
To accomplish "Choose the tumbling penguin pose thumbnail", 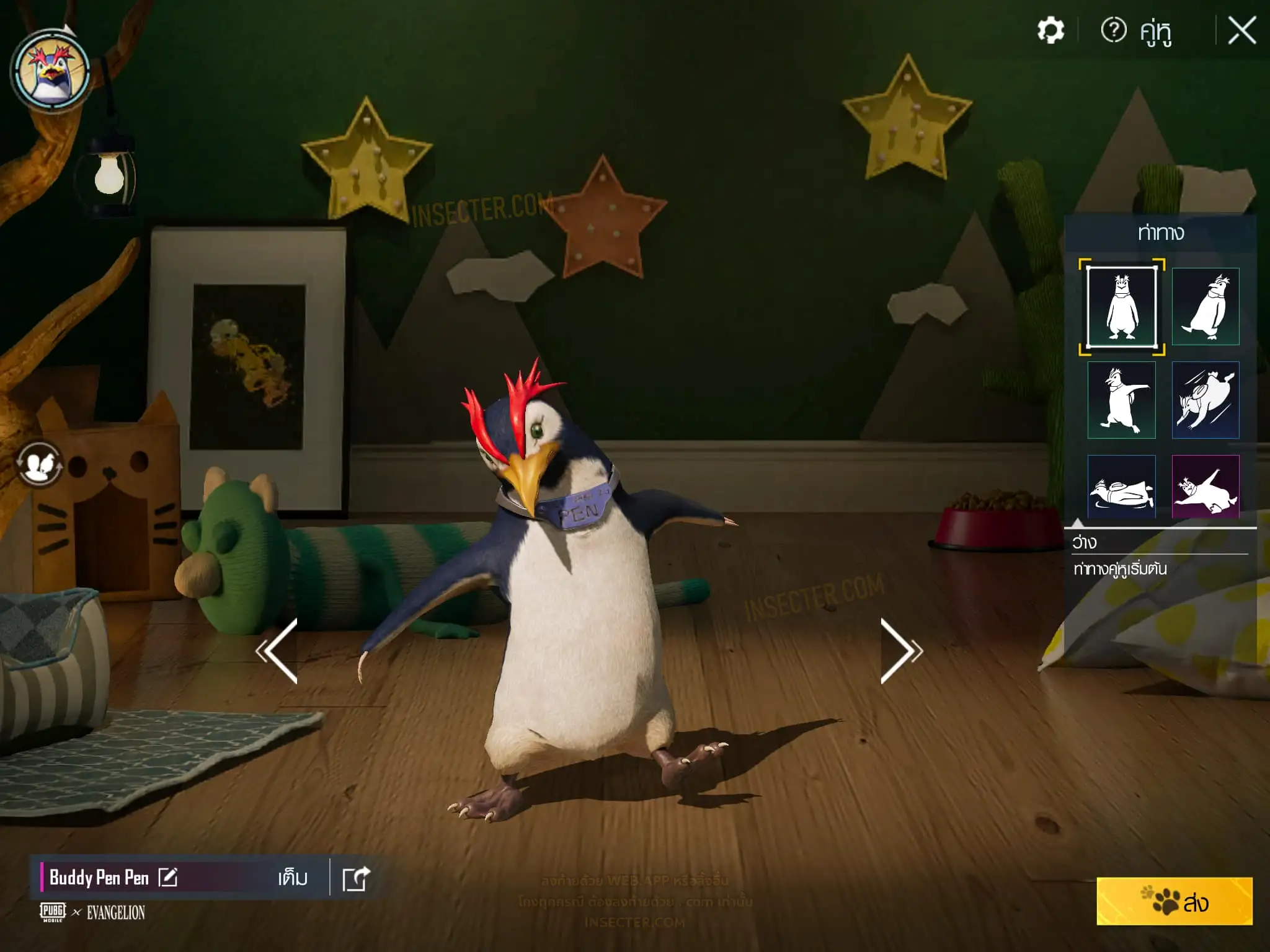I will (1206, 400).
